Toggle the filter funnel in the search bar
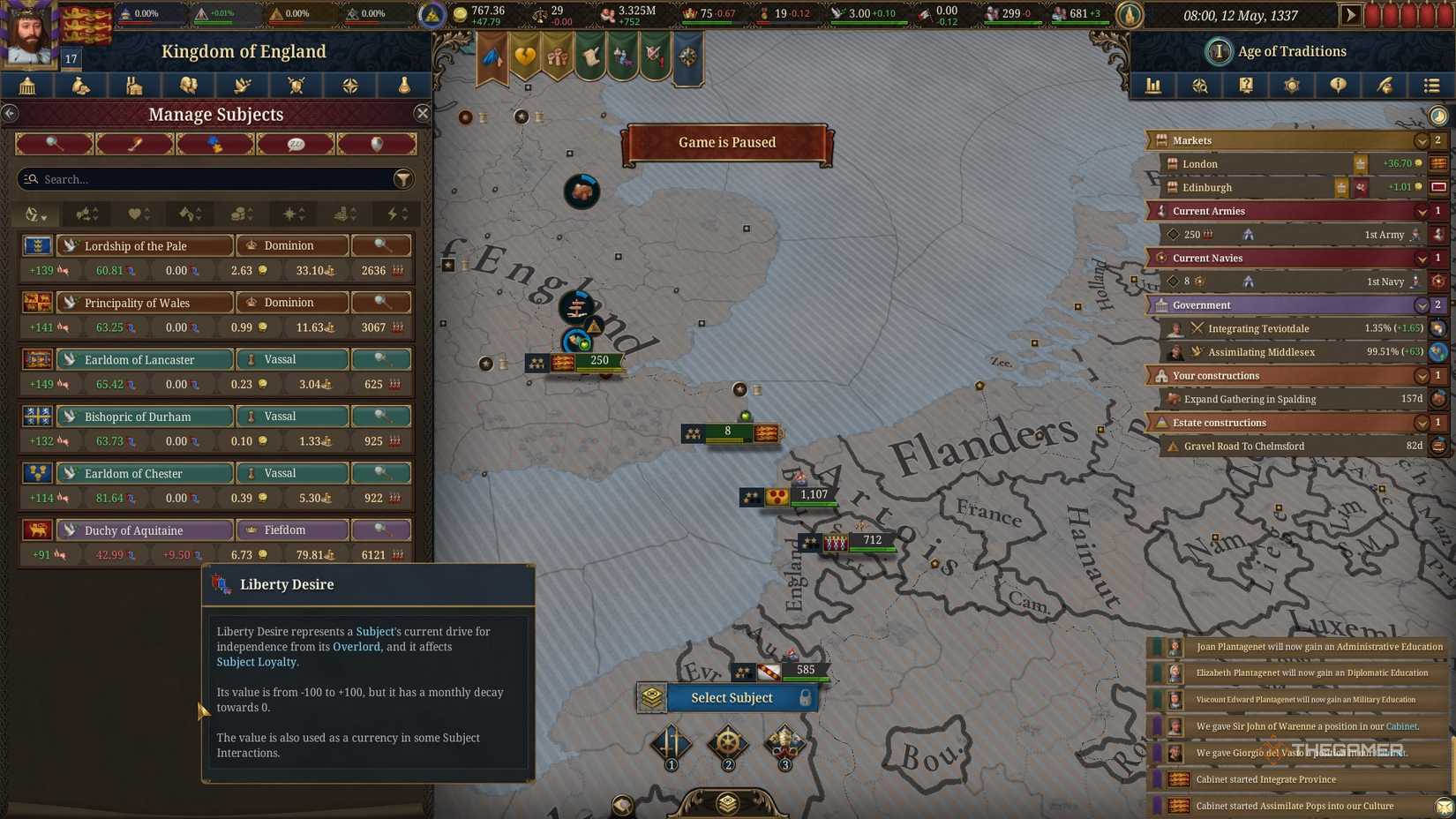 tap(404, 179)
